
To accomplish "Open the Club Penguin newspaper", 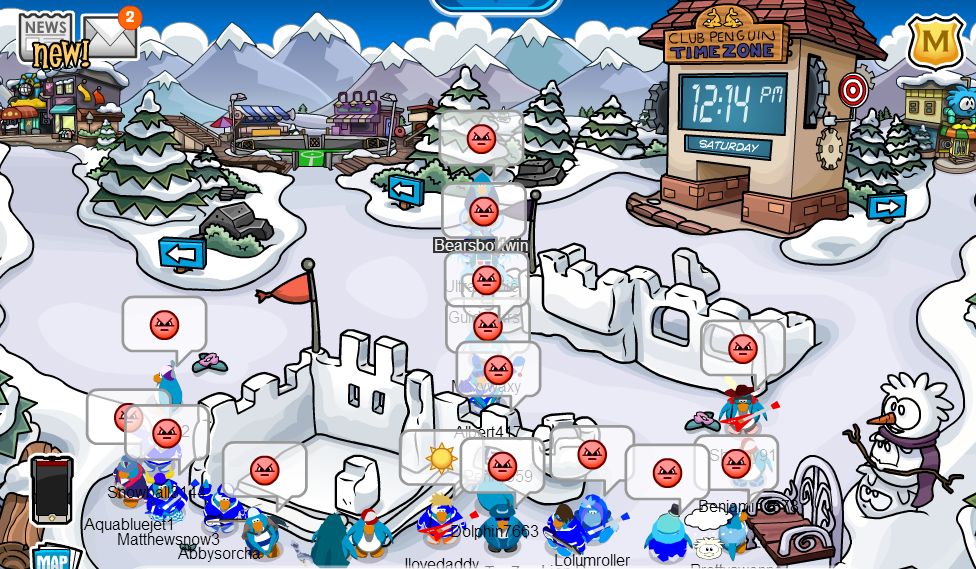I will click(x=46, y=40).
